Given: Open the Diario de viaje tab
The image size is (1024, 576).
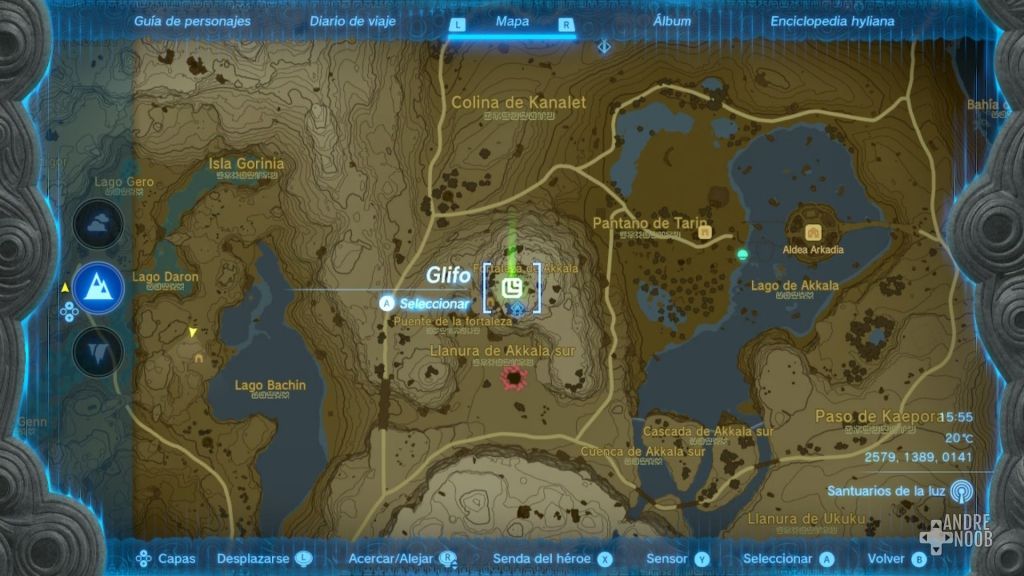Looking at the screenshot, I should (x=352, y=21).
